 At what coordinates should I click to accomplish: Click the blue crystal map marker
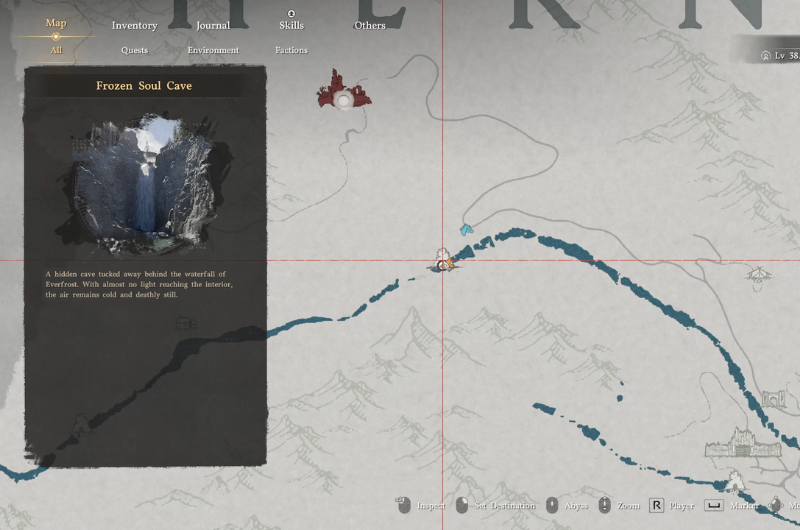coord(466,230)
